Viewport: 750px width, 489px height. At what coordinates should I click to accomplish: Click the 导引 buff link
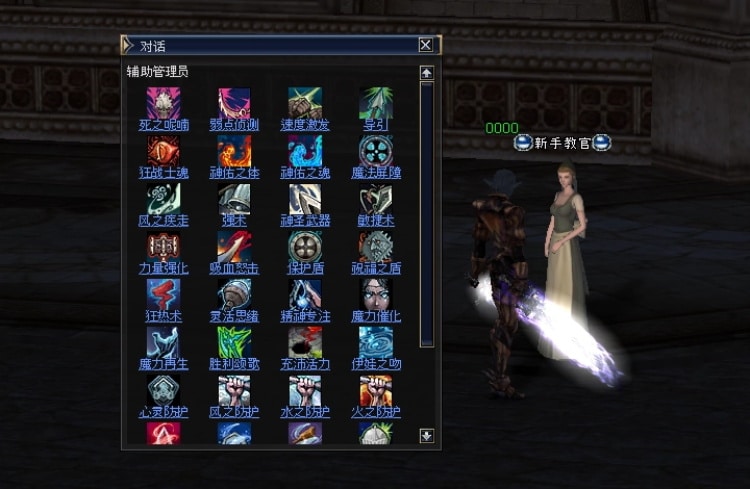pos(376,125)
